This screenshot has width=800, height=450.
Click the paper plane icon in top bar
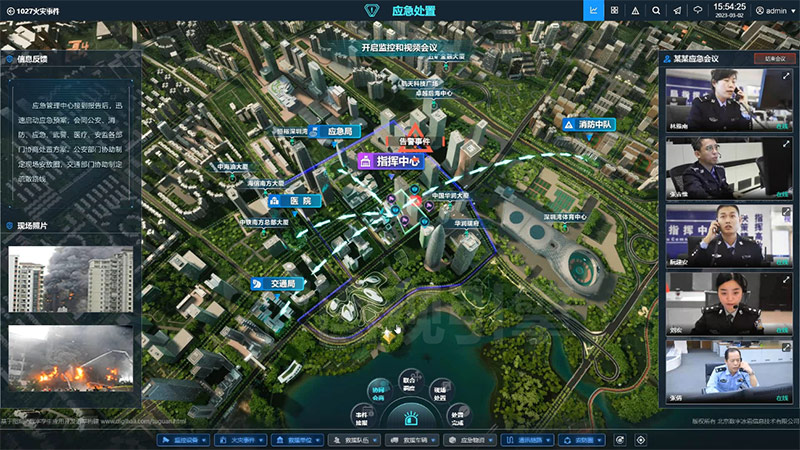tap(678, 11)
